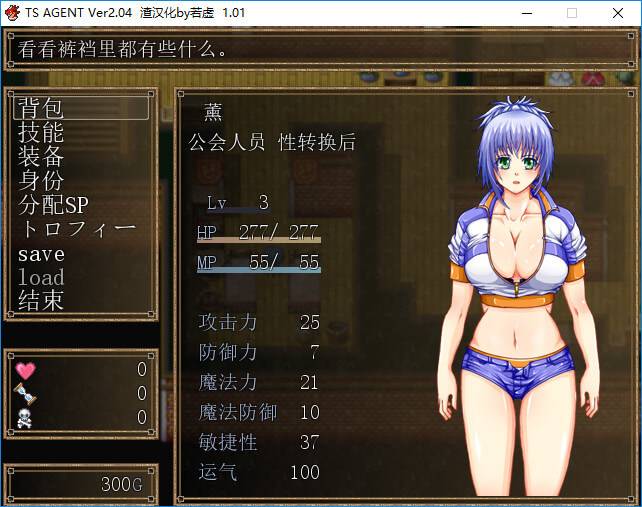This screenshot has height=507, width=642.
Task: Select 分配SP to allocate points
Action: pos(53,204)
